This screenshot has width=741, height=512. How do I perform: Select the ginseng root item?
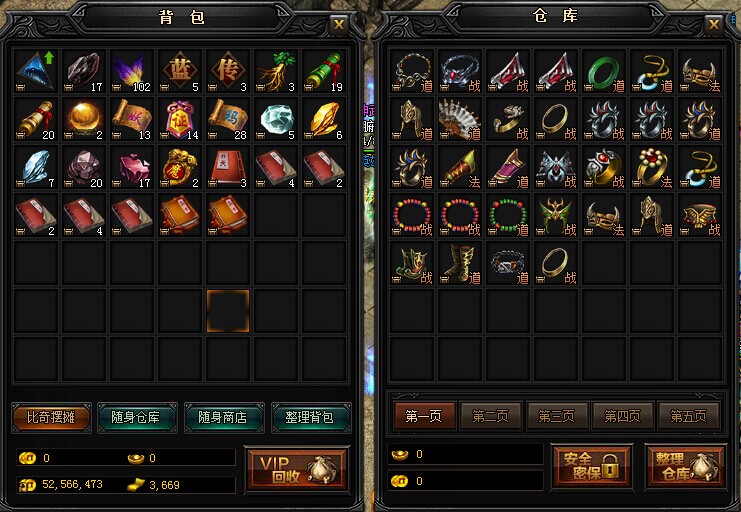point(277,72)
